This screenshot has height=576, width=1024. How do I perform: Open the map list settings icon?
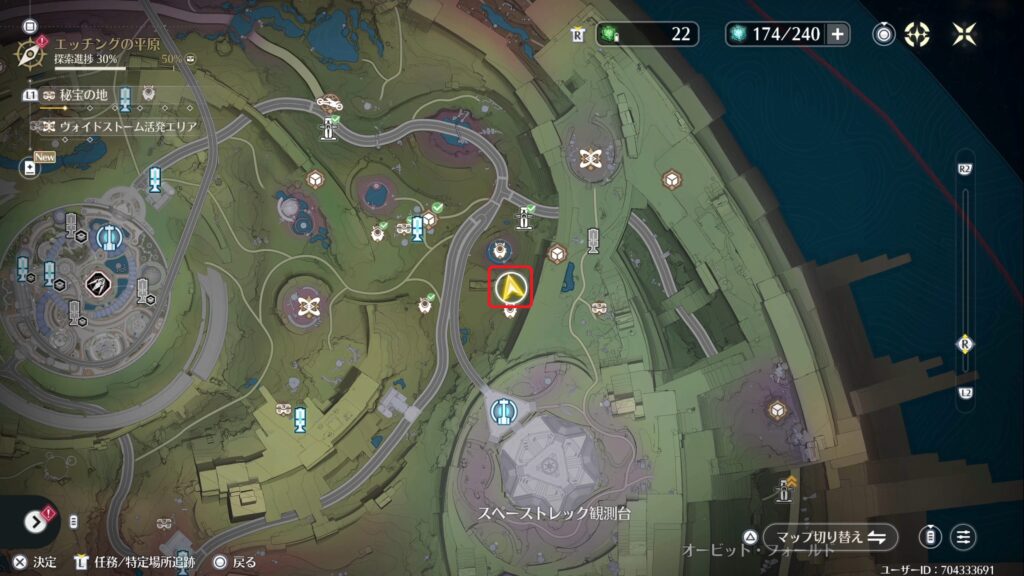(963, 536)
